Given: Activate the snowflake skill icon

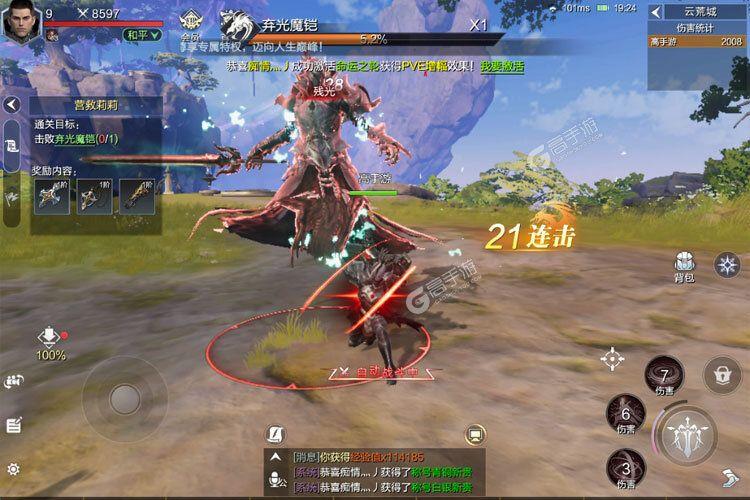Looking at the screenshot, I should coord(727,264).
